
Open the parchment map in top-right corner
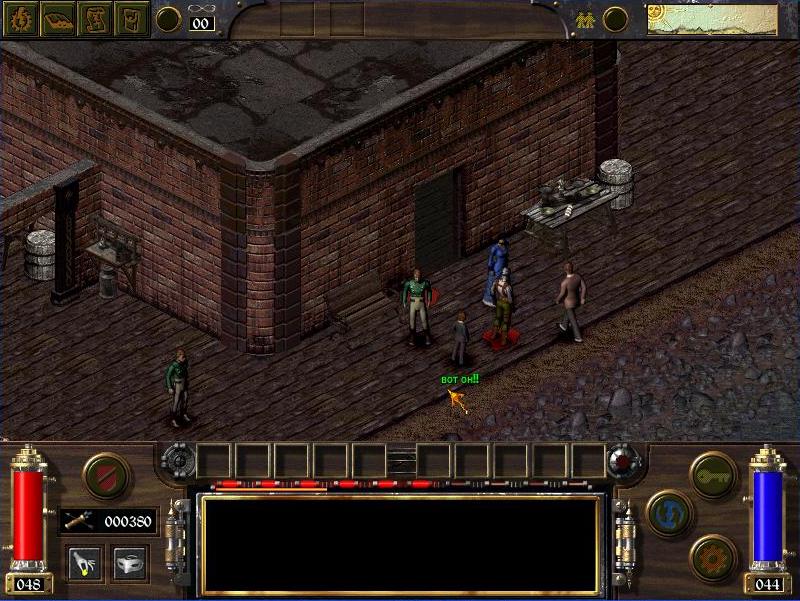click(712, 19)
